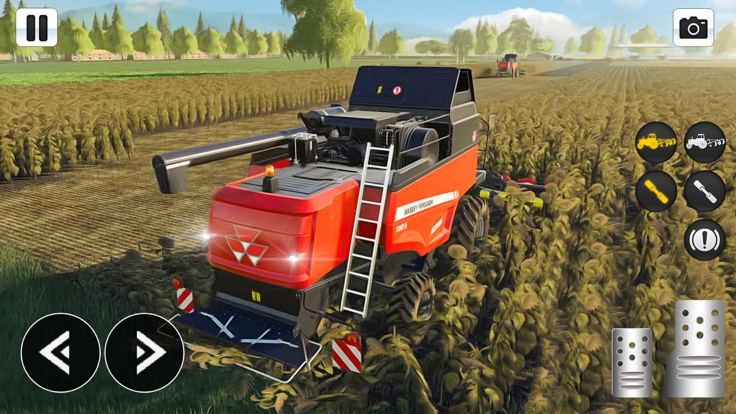Activate the yellow chain link icon
736x414 pixels.
[656, 190]
